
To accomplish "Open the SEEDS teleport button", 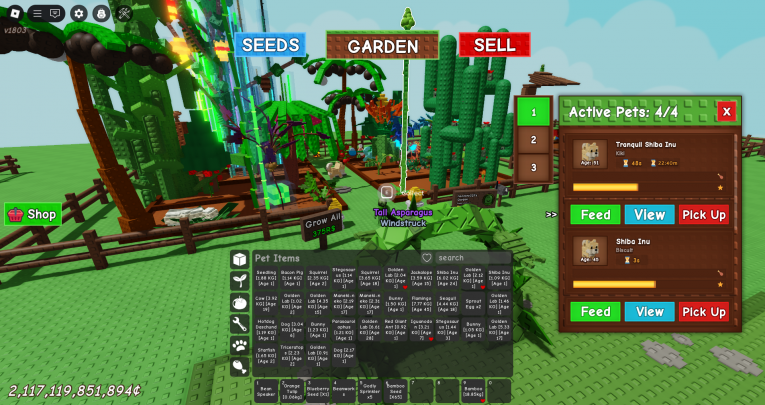I will [x=270, y=45].
